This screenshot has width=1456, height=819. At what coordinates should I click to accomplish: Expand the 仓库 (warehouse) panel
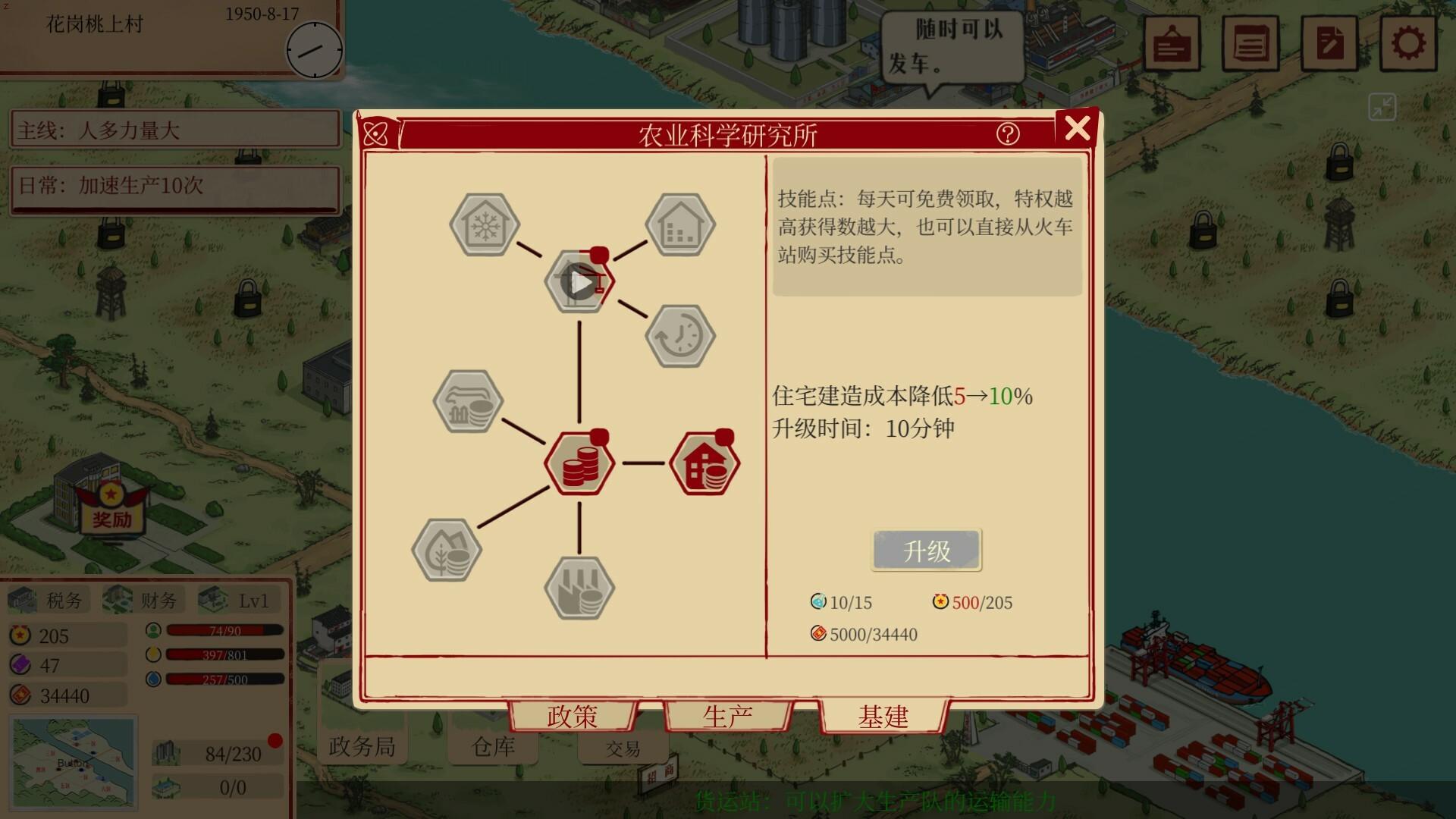tap(493, 747)
